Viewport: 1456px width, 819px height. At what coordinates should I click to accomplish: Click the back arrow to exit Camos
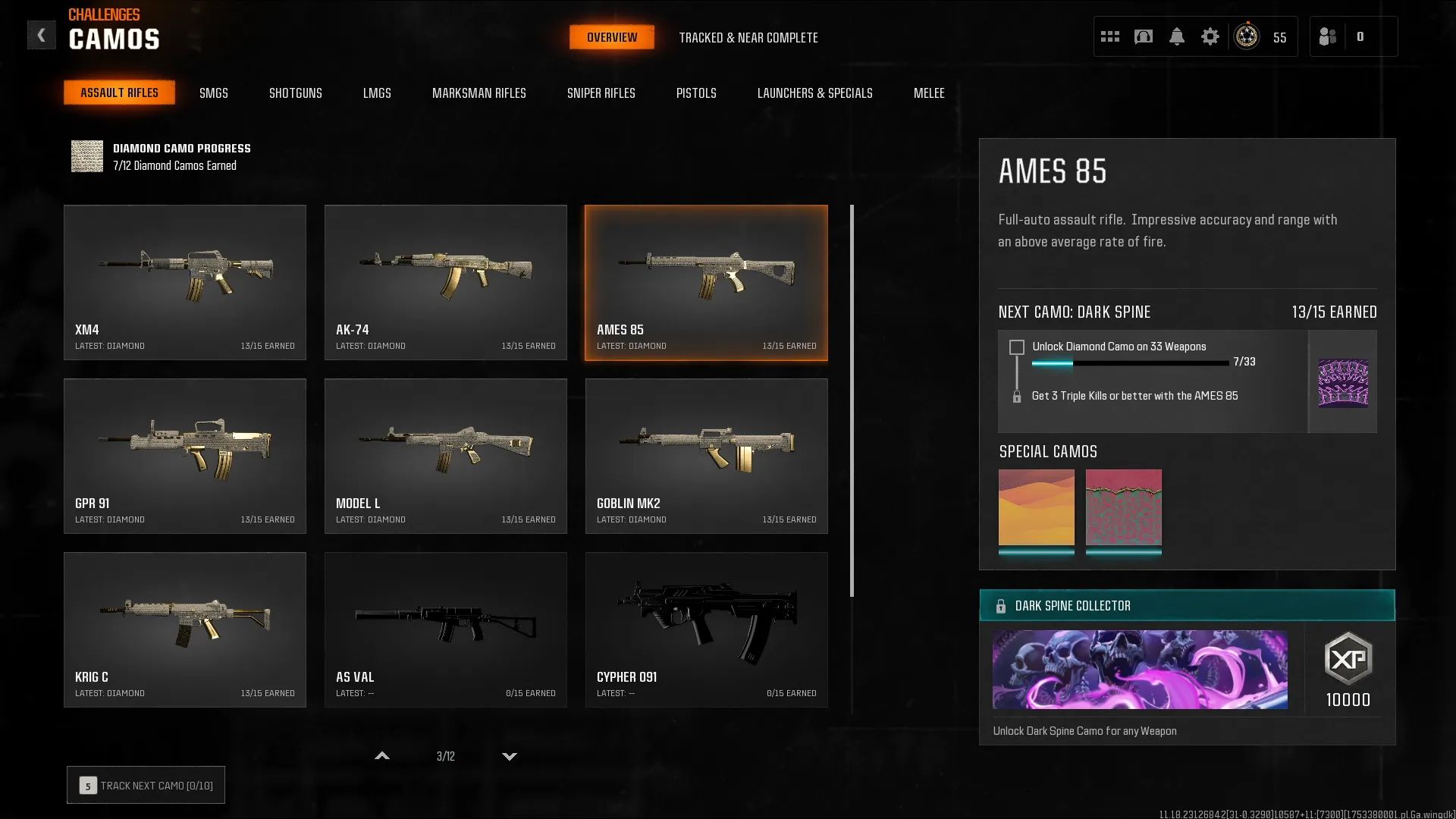point(42,34)
